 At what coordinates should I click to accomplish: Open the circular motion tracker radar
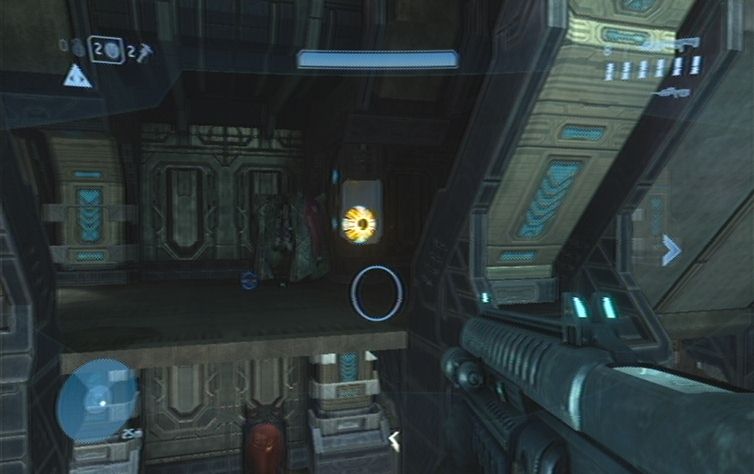point(97,401)
